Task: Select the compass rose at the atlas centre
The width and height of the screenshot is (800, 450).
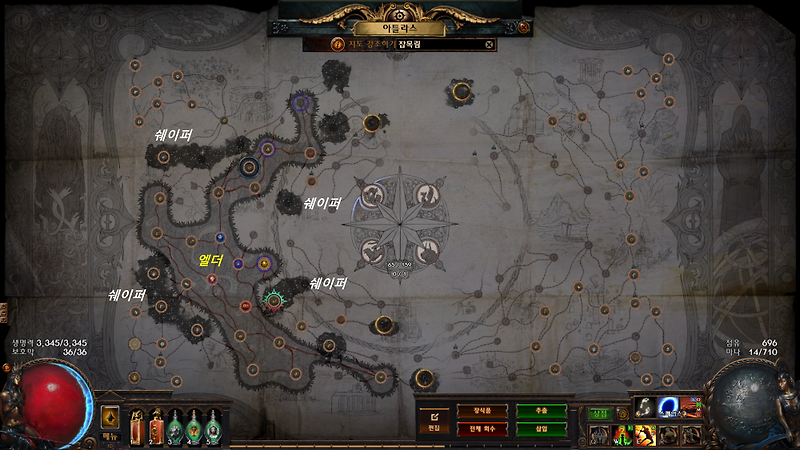Action: coord(399,222)
